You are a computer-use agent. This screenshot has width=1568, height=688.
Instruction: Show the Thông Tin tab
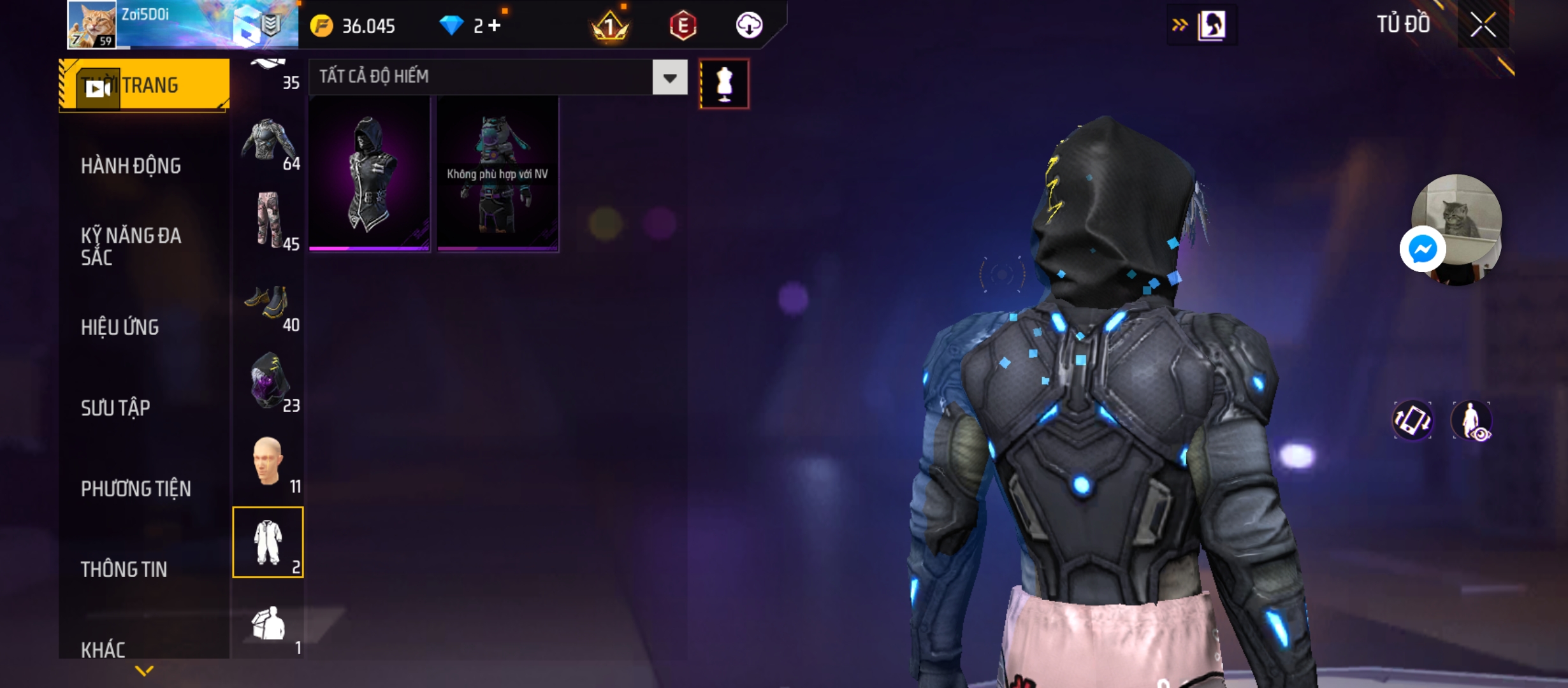click(124, 569)
